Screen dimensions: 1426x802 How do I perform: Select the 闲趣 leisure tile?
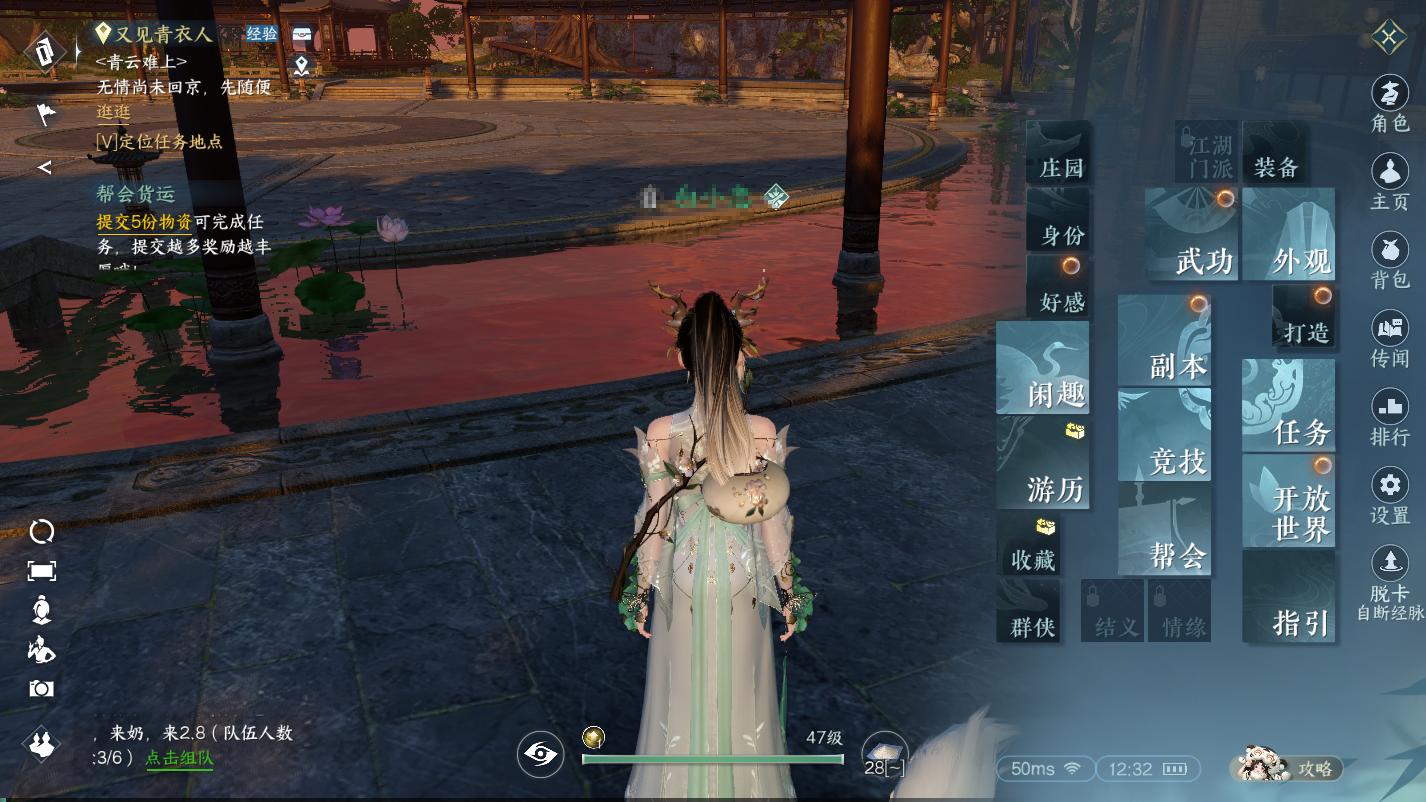[x=1043, y=369]
